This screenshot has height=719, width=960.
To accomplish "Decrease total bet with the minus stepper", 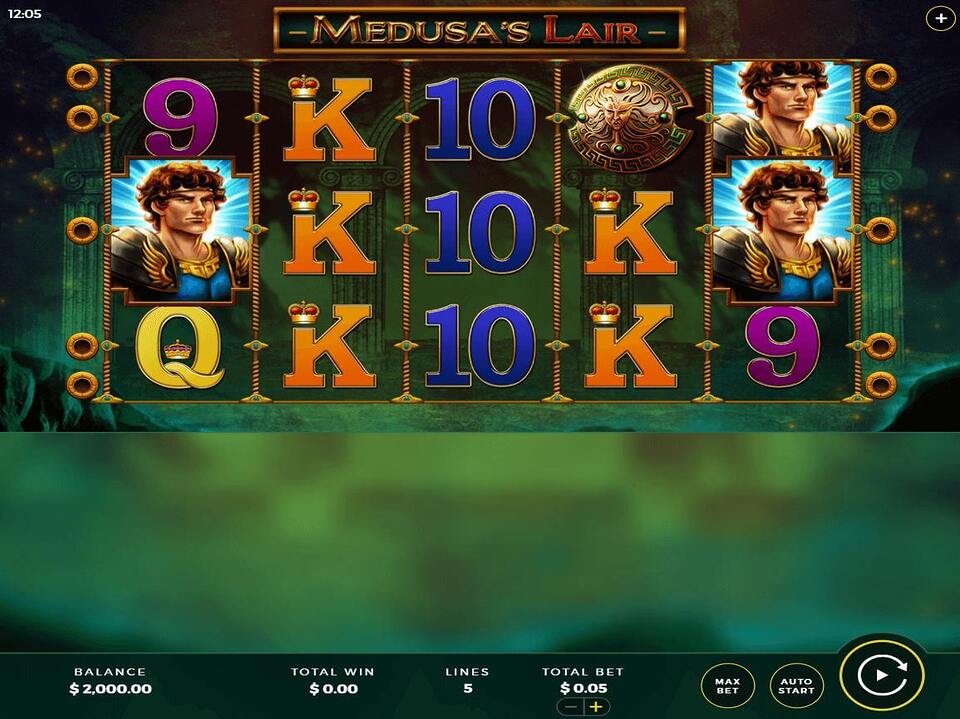I will [x=570, y=707].
